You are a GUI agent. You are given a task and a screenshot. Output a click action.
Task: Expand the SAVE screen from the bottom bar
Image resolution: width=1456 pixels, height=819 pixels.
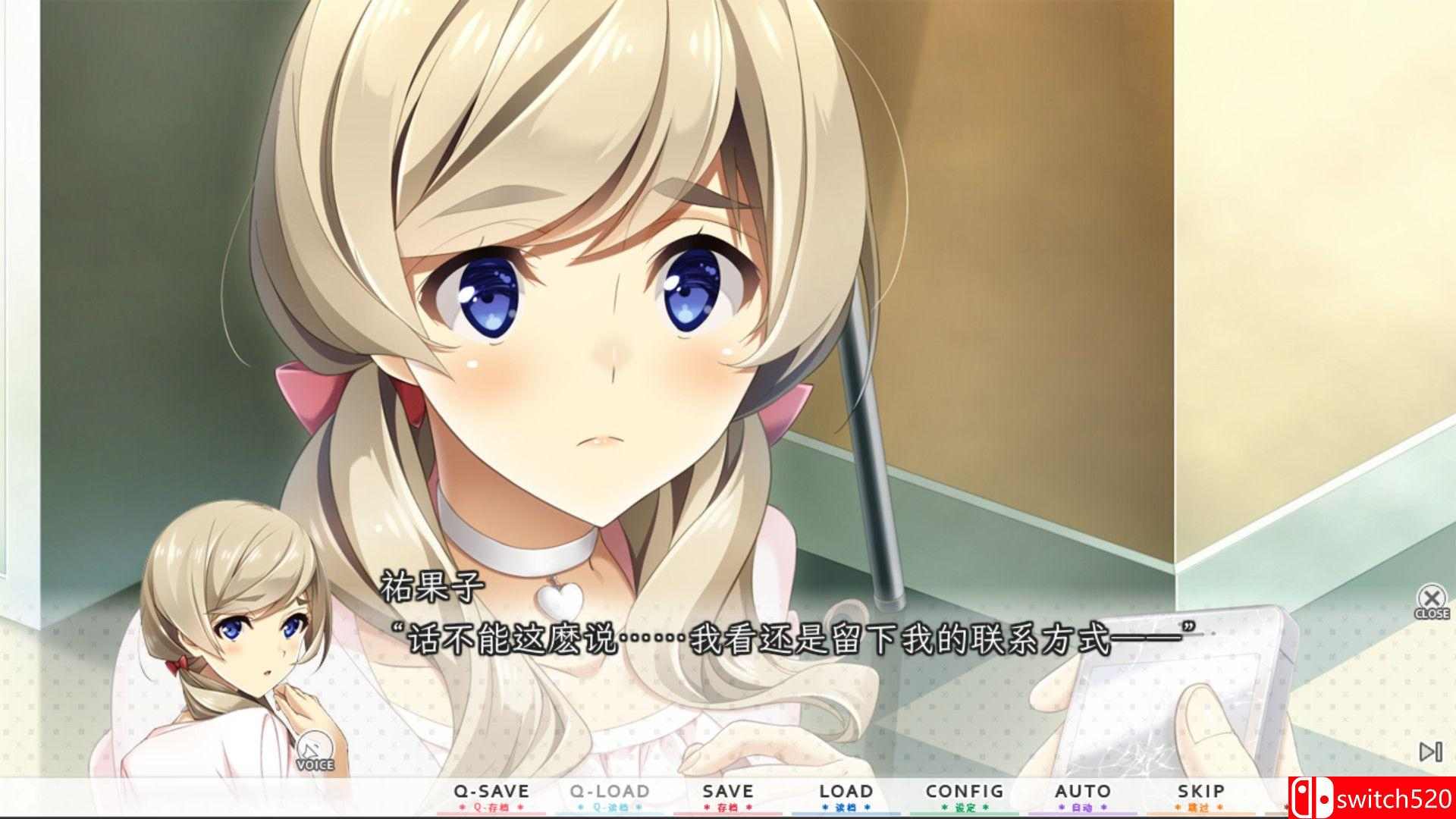[729, 790]
